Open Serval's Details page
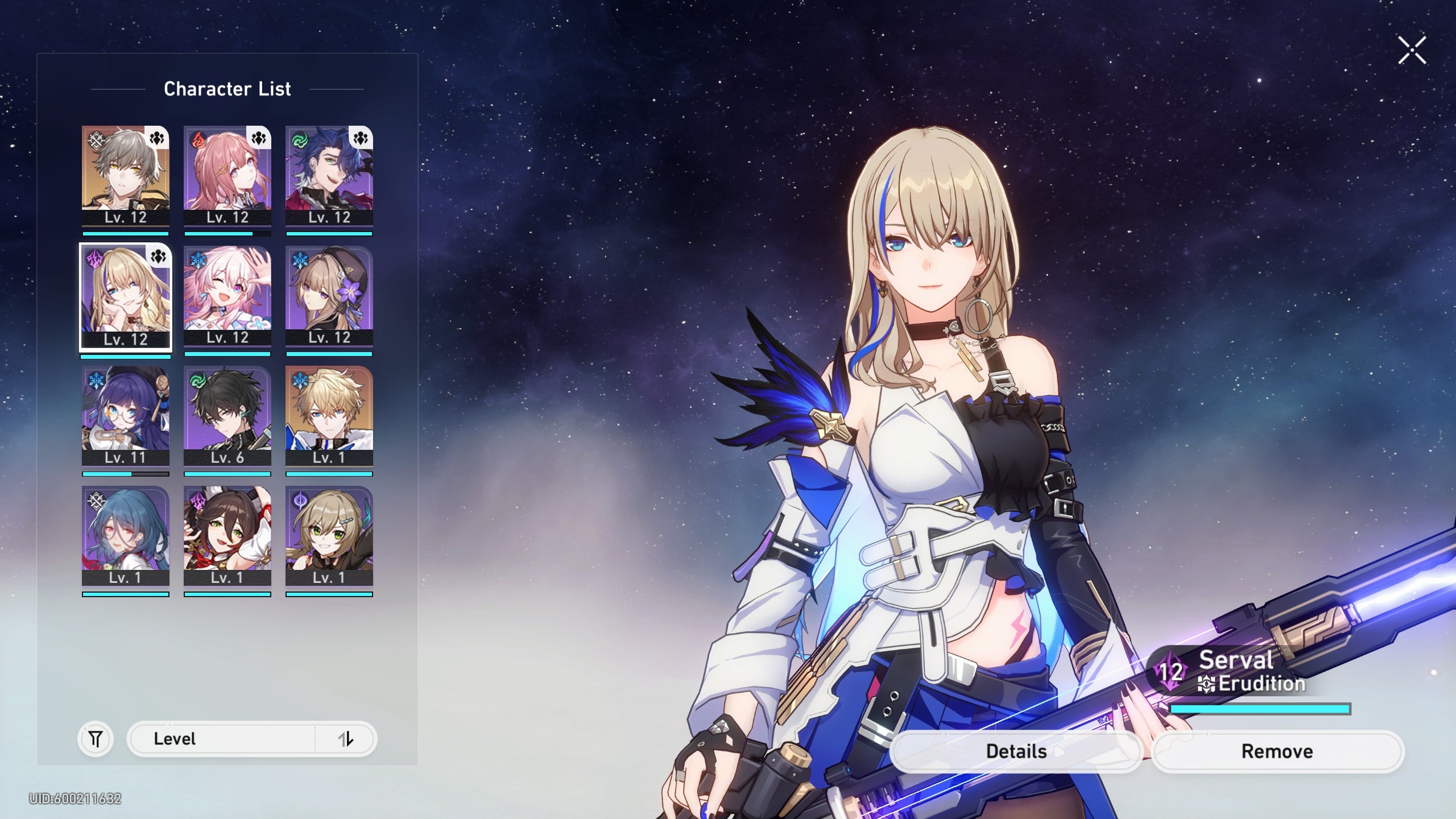The width and height of the screenshot is (1456, 819). (1016, 751)
